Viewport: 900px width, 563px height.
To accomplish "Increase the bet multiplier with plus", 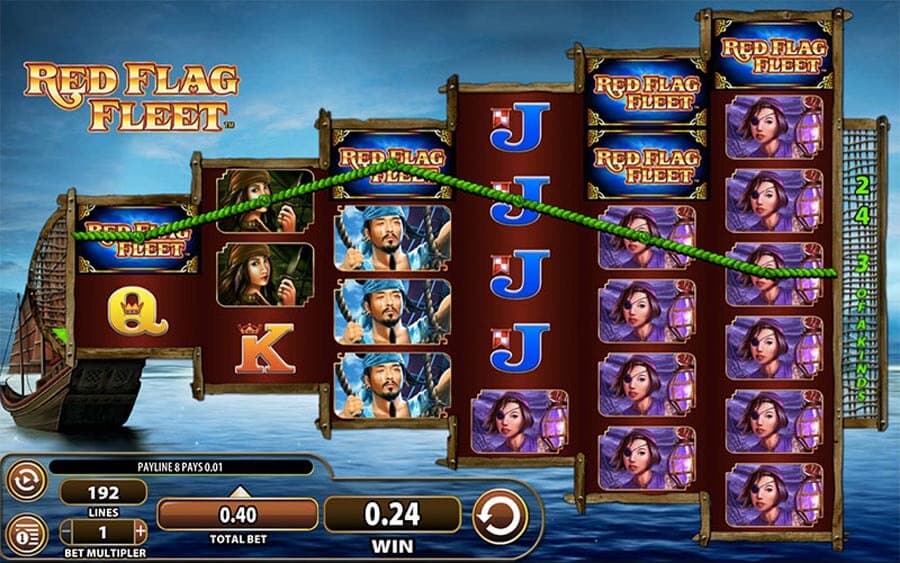I will (x=141, y=532).
